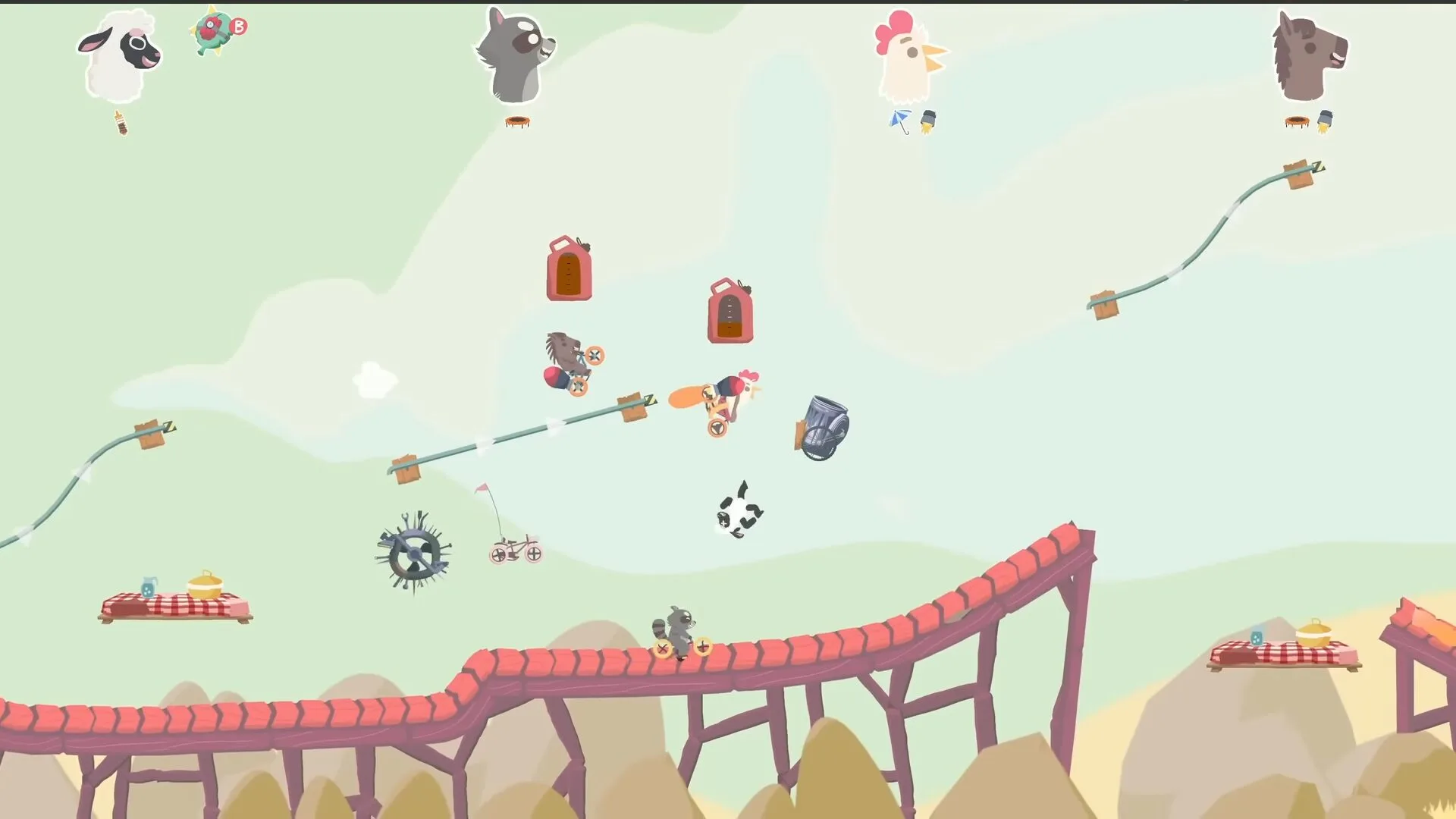Click the lemonade pitcher on the left picnic table
This screenshot has width=1456, height=819.
[x=149, y=585]
